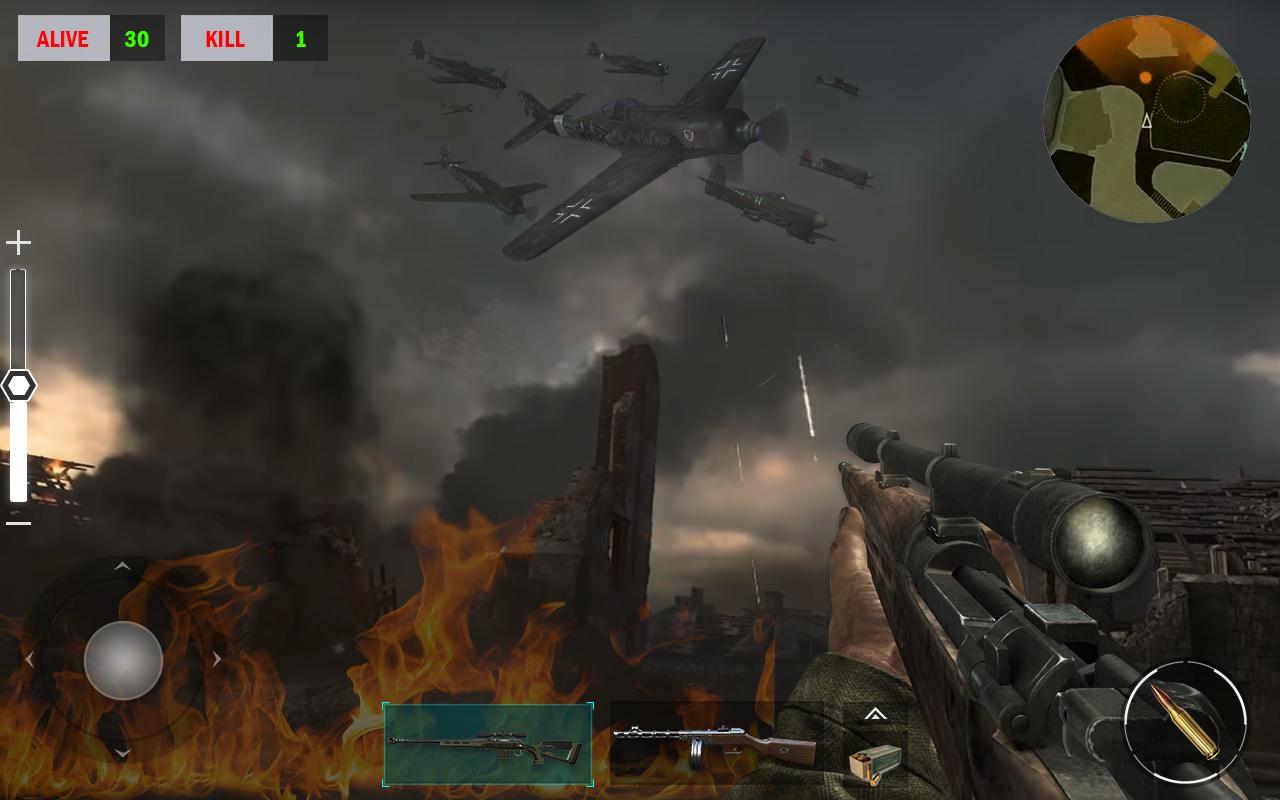Click the minus zoom-out button
The height and width of the screenshot is (800, 1280).
[18, 523]
